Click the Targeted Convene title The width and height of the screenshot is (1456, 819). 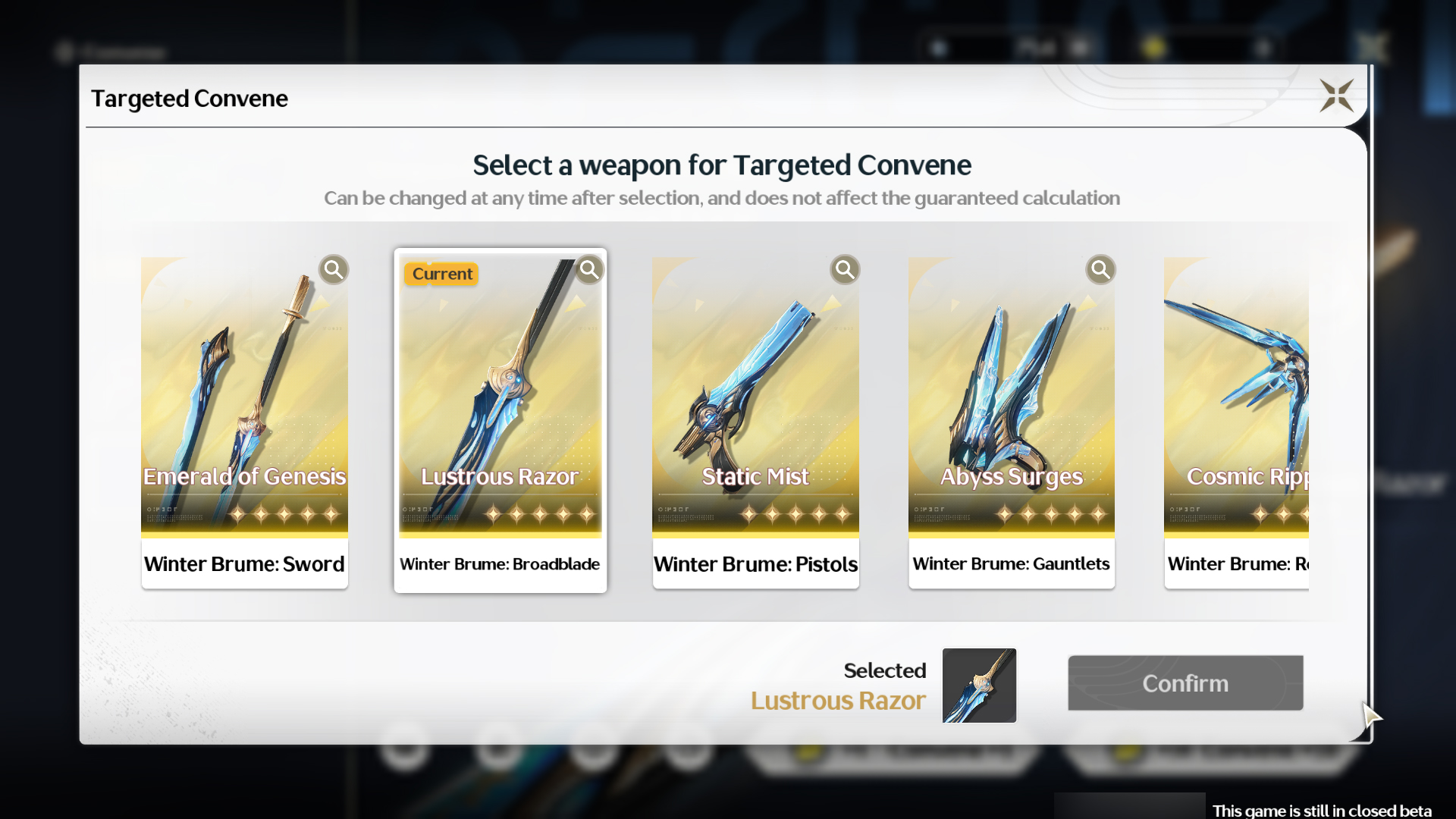(190, 98)
